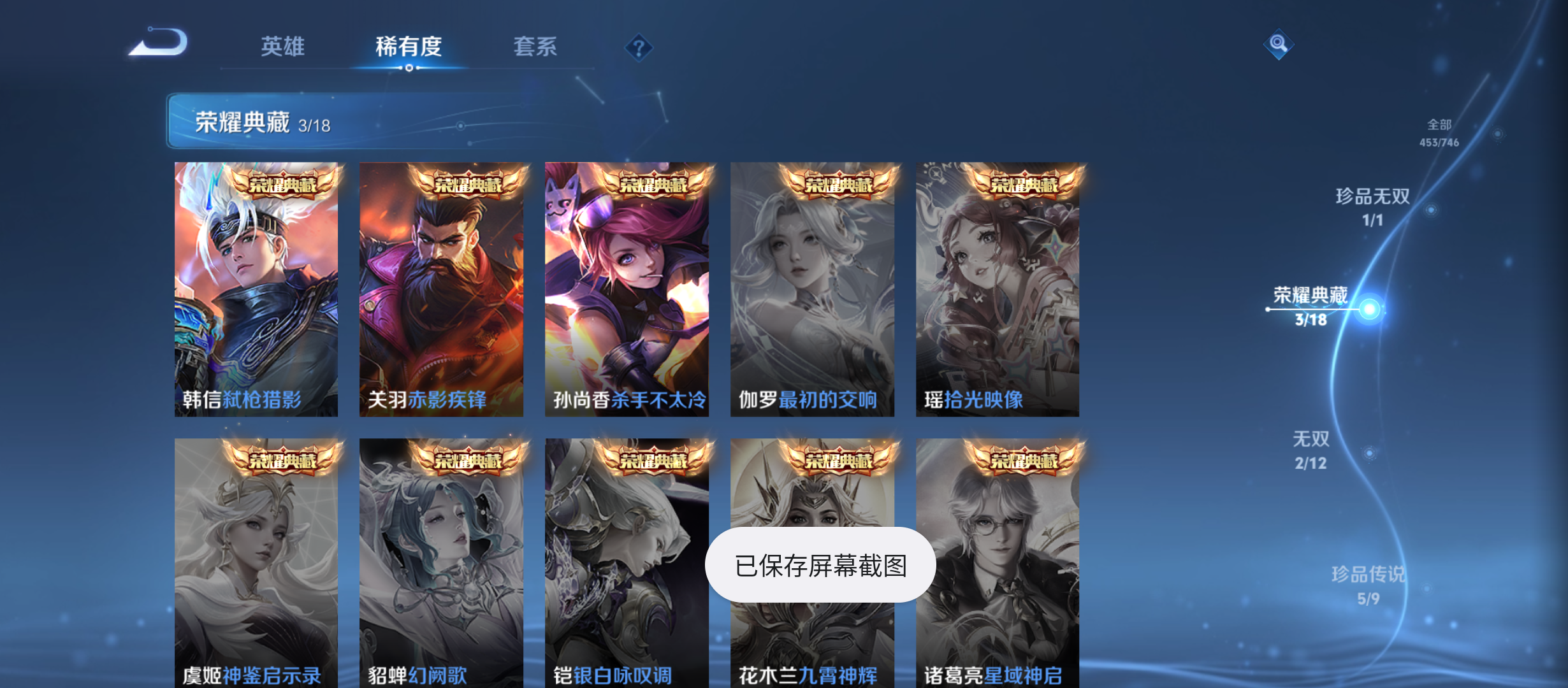Click the page indicator dot under 稀有度
This screenshot has height=688, width=1568.
pyautogui.click(x=409, y=68)
